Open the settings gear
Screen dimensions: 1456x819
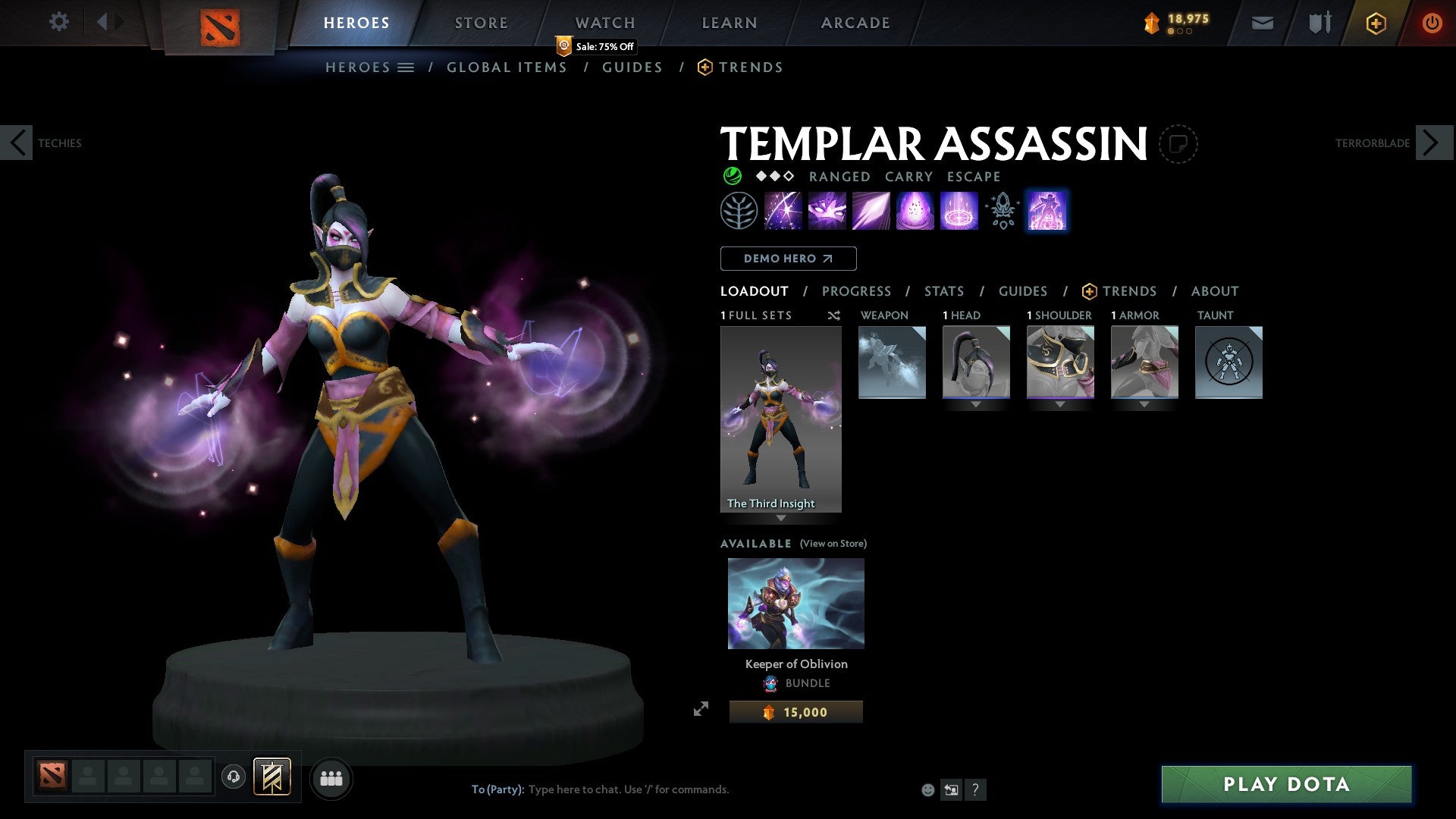pyautogui.click(x=58, y=22)
